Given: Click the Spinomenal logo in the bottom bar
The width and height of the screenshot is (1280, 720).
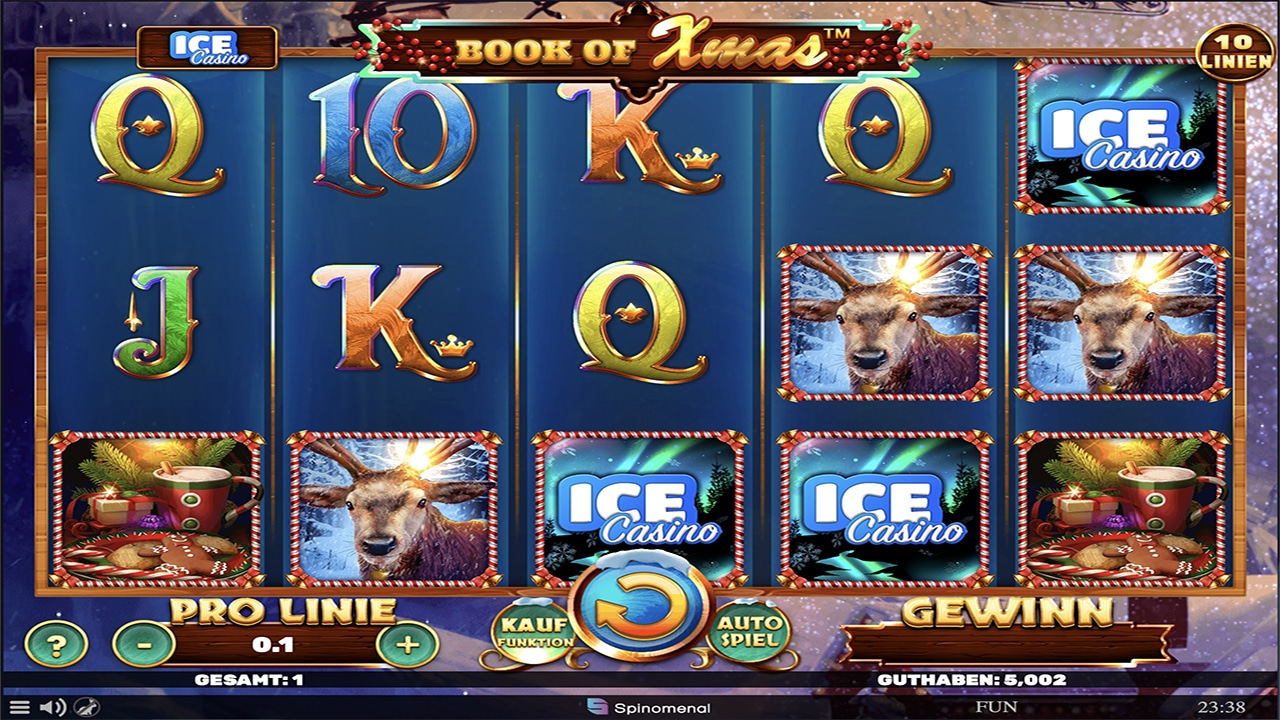Looking at the screenshot, I should [x=649, y=707].
